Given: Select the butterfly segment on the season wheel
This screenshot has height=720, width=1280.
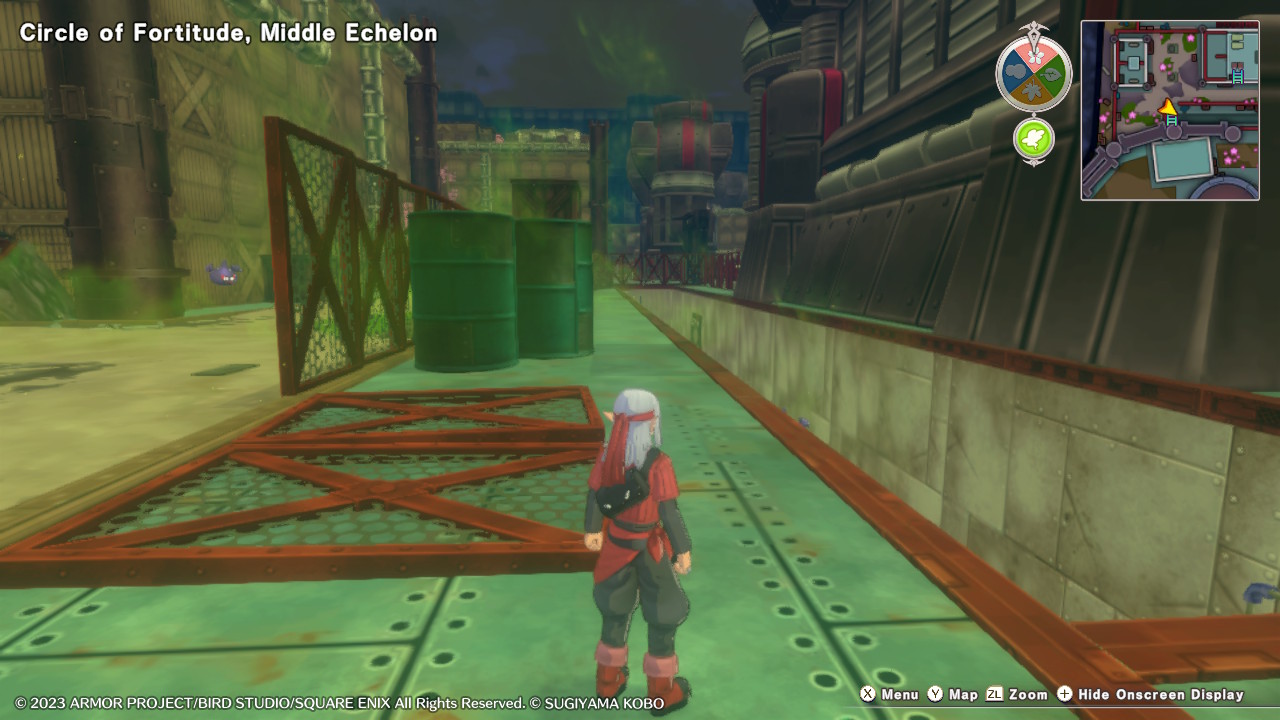Looking at the screenshot, I should click(1034, 56).
